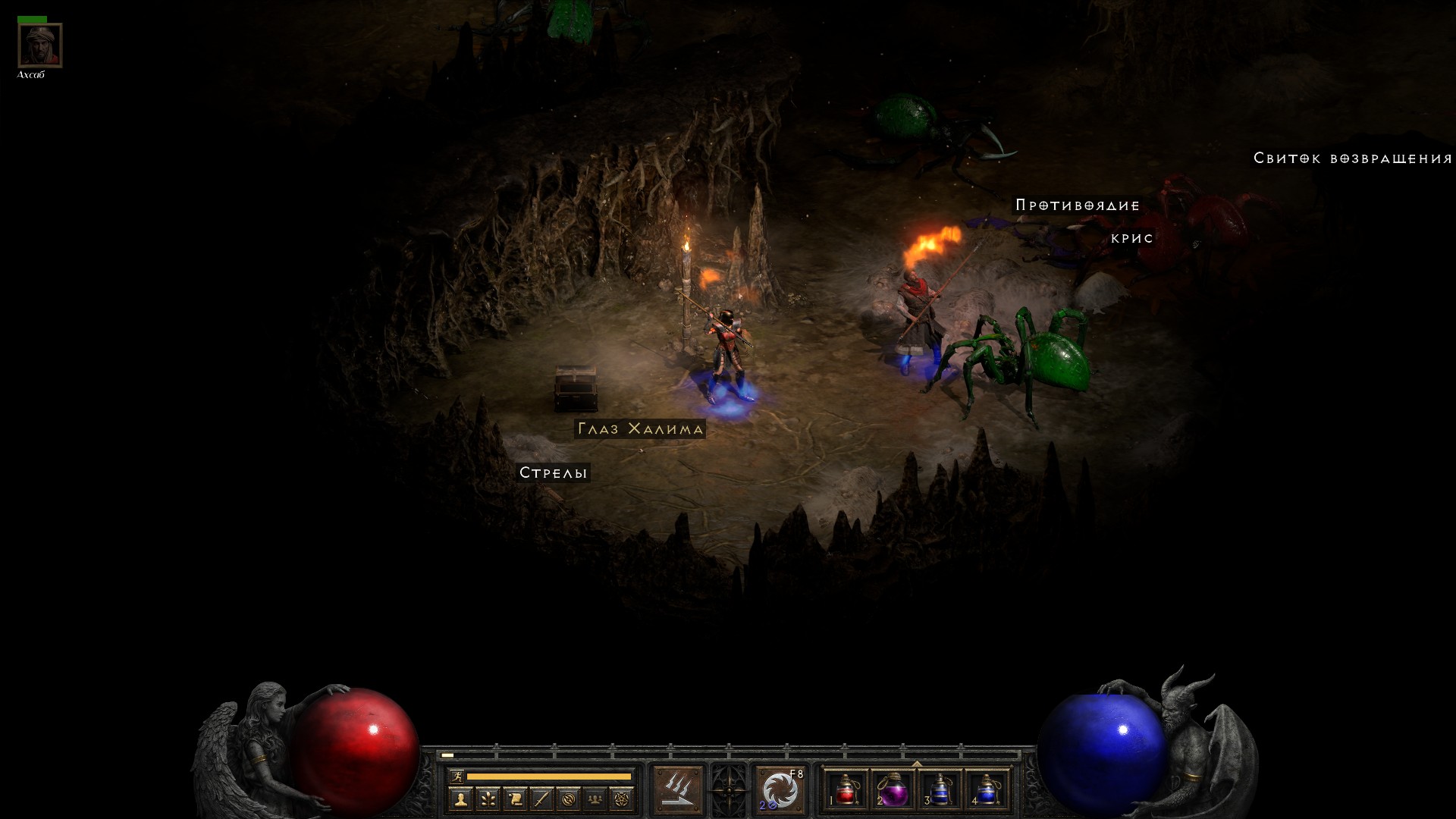Screen dimensions: 1456x819
Task: Open the character screen icon
Action: [460, 799]
